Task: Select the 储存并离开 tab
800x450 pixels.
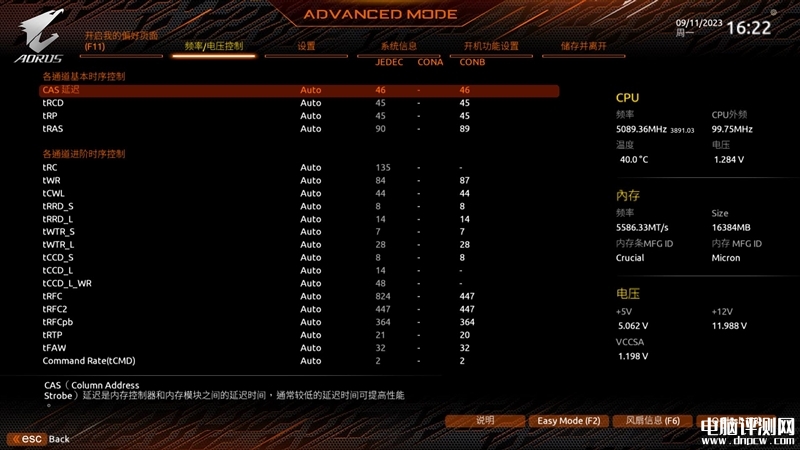Action: click(584, 46)
